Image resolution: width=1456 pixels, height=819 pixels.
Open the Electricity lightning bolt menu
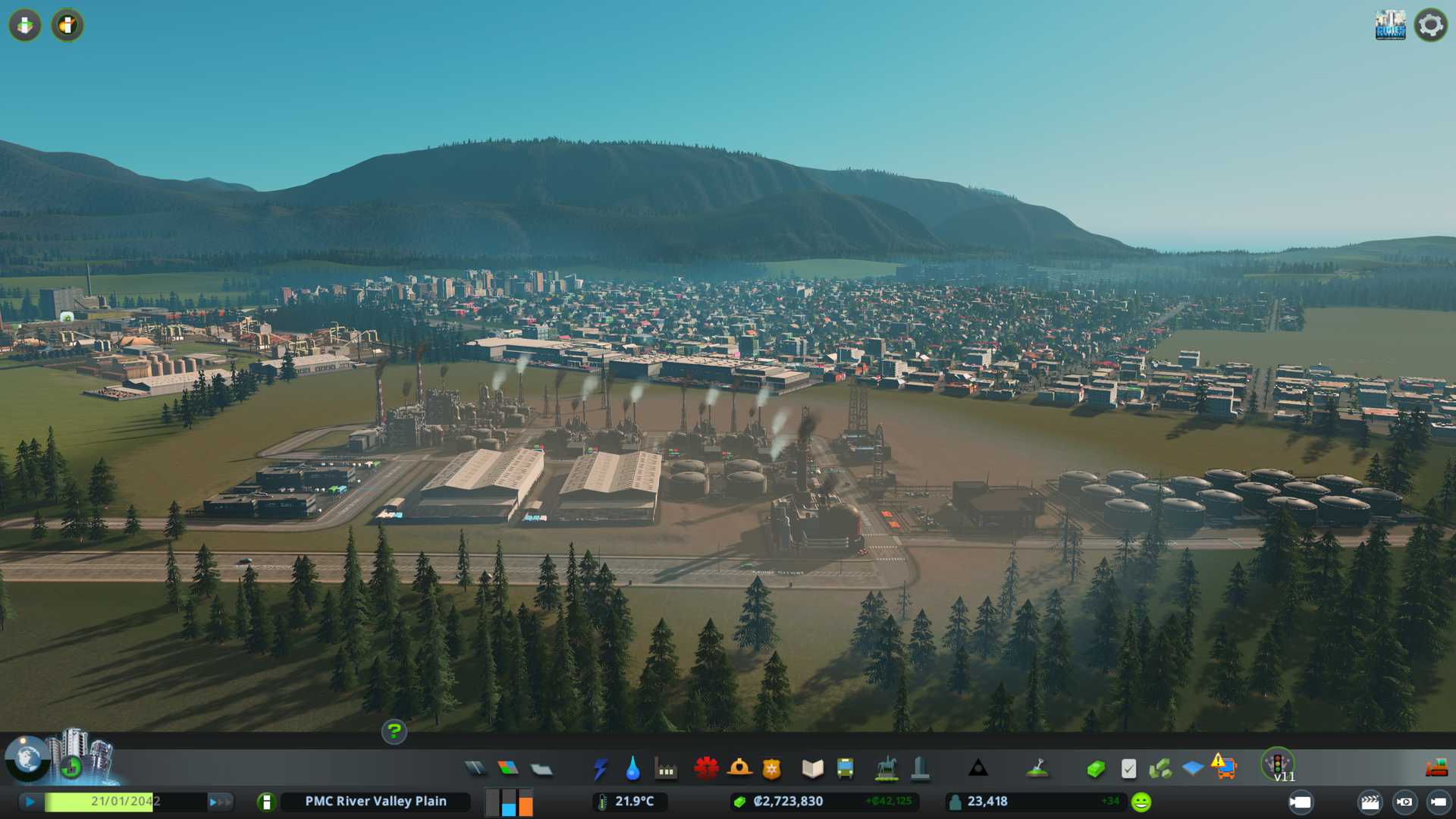point(600,769)
